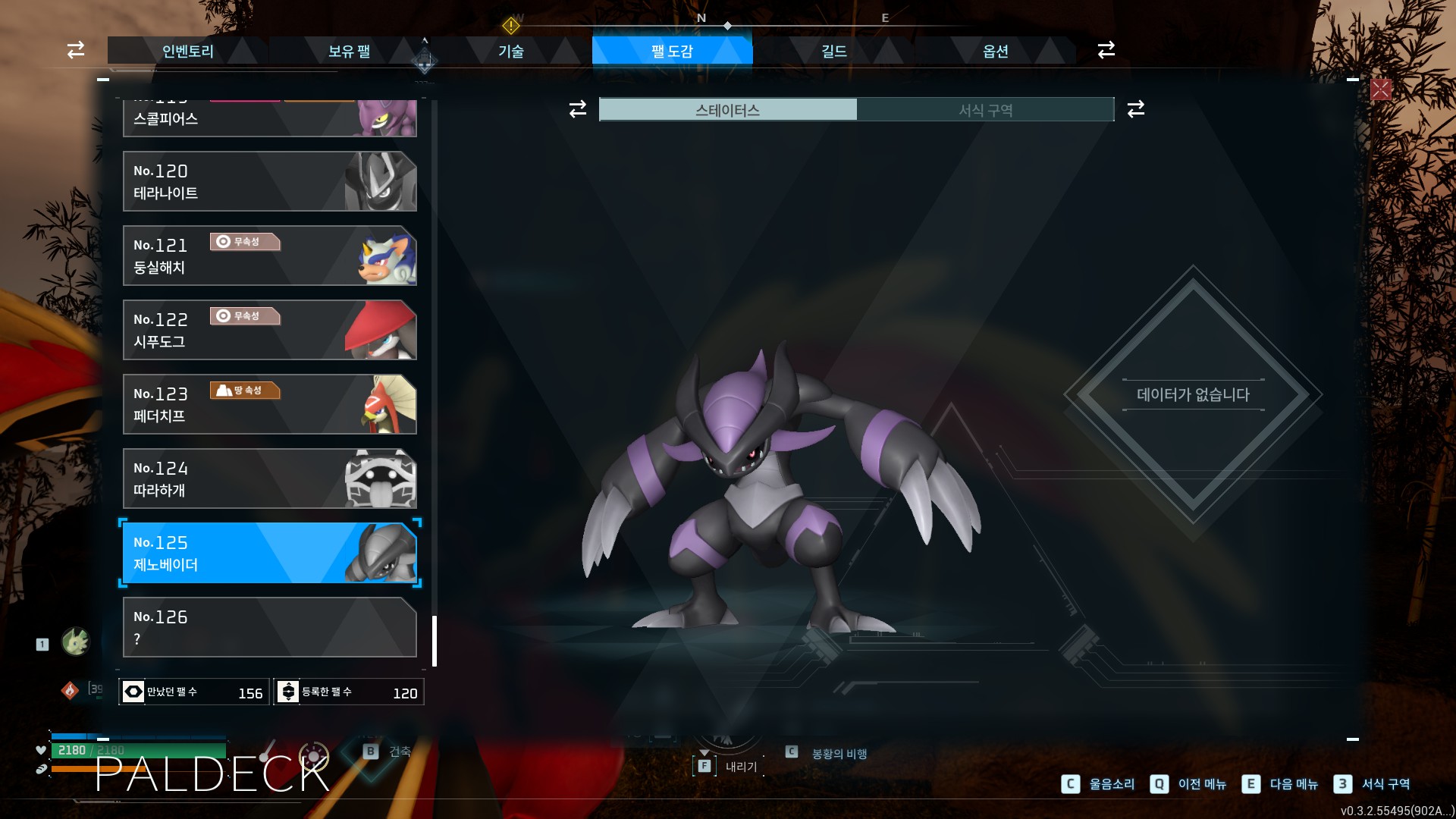Viewport: 1456px width, 819px height.
Task: Click the Paldeck list scrollbar handle
Action: click(x=435, y=641)
